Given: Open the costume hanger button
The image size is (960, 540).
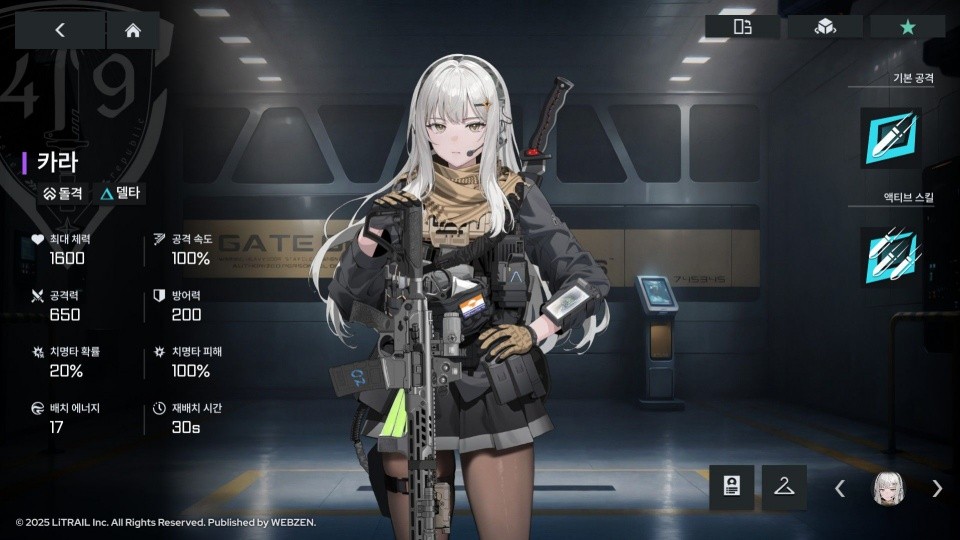Looking at the screenshot, I should (784, 488).
